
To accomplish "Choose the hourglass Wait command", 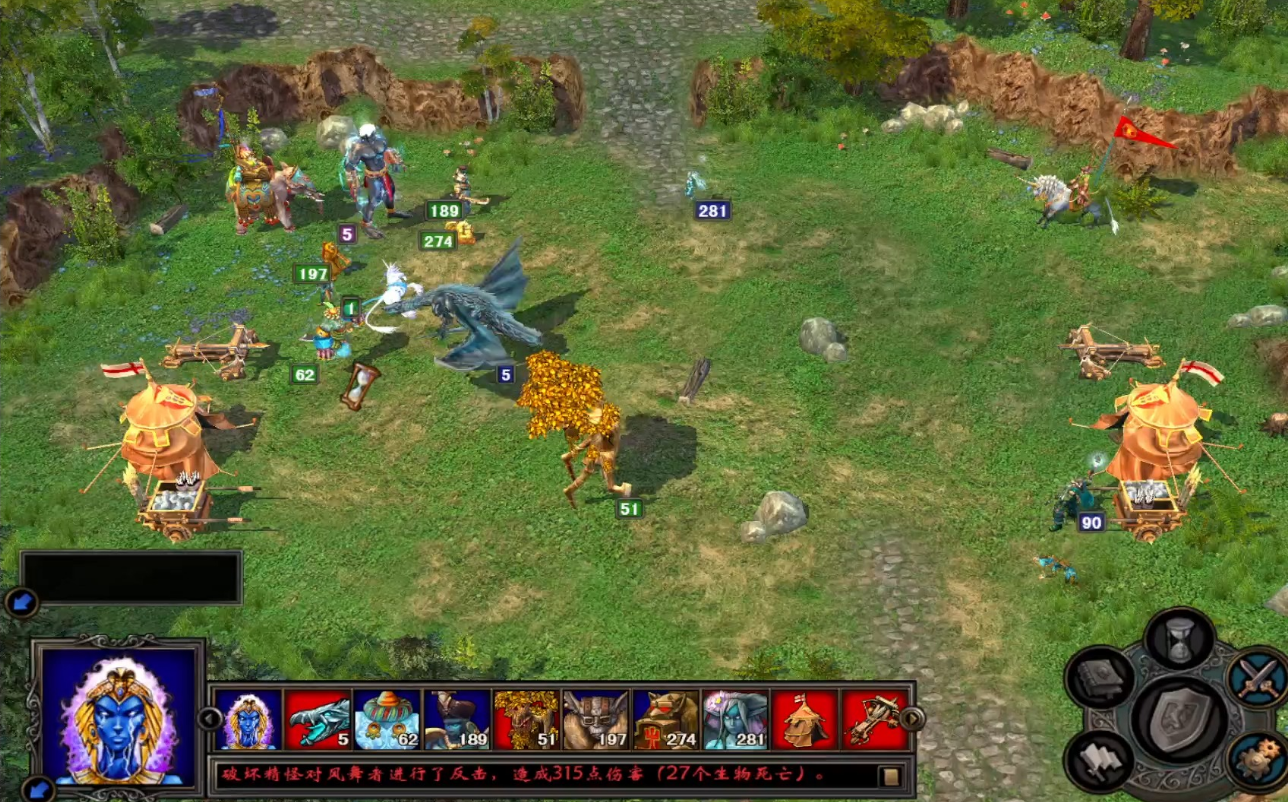I will (x=1180, y=639).
